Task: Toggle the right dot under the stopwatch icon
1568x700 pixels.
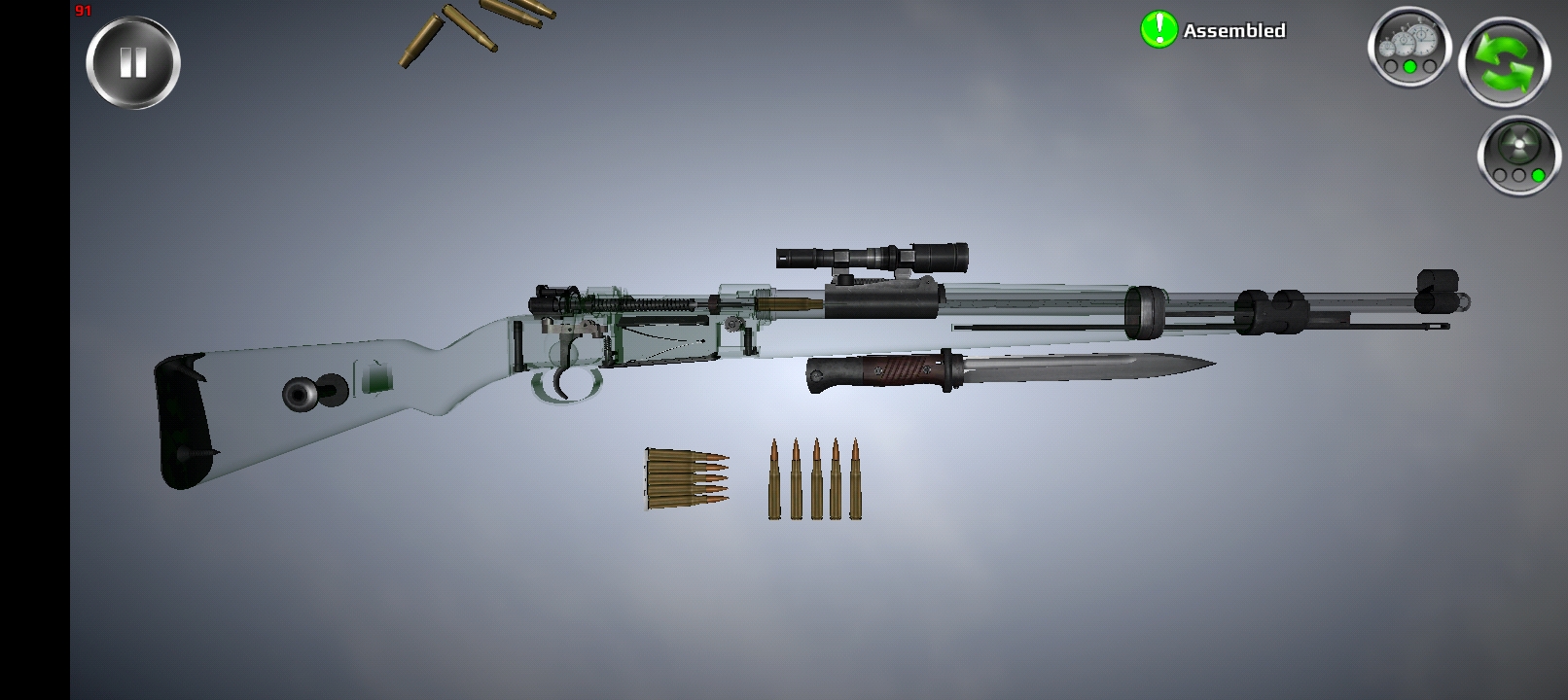Action: point(1429,67)
